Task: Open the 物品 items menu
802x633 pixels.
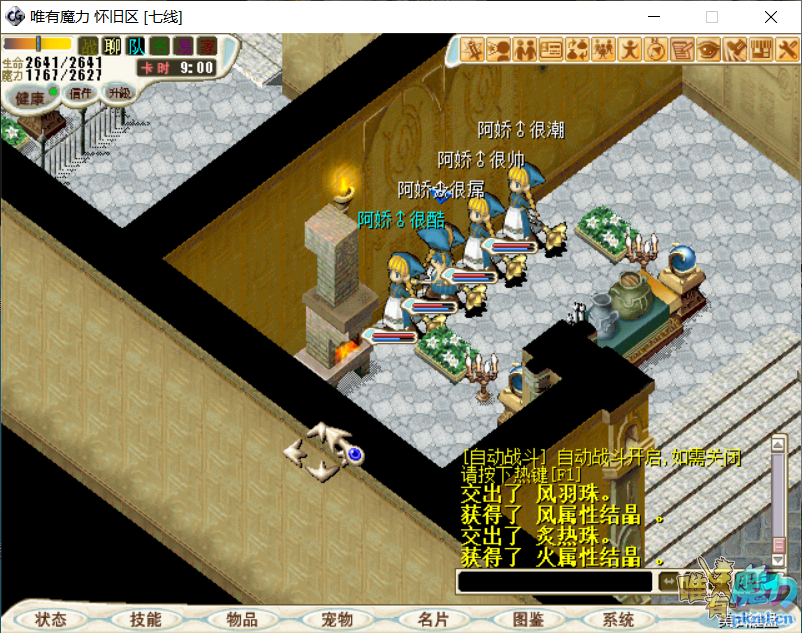Action: [x=242, y=619]
